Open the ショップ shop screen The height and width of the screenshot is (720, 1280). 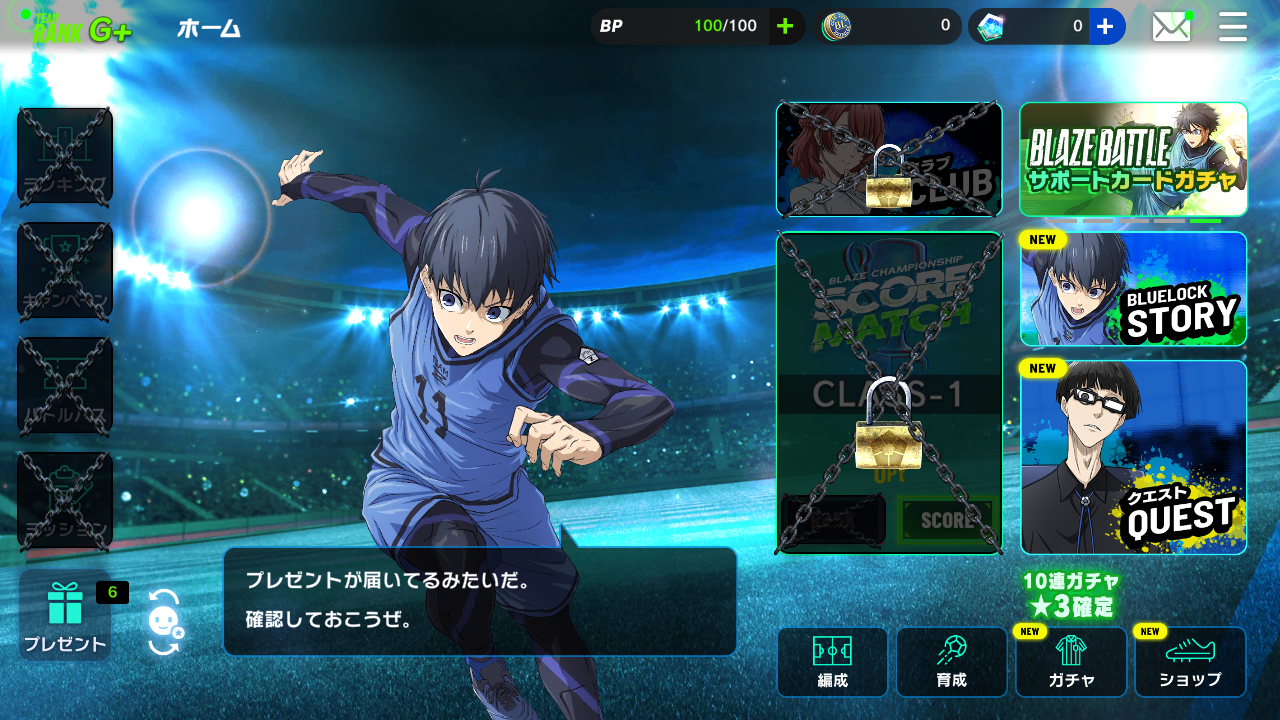coord(1190,661)
